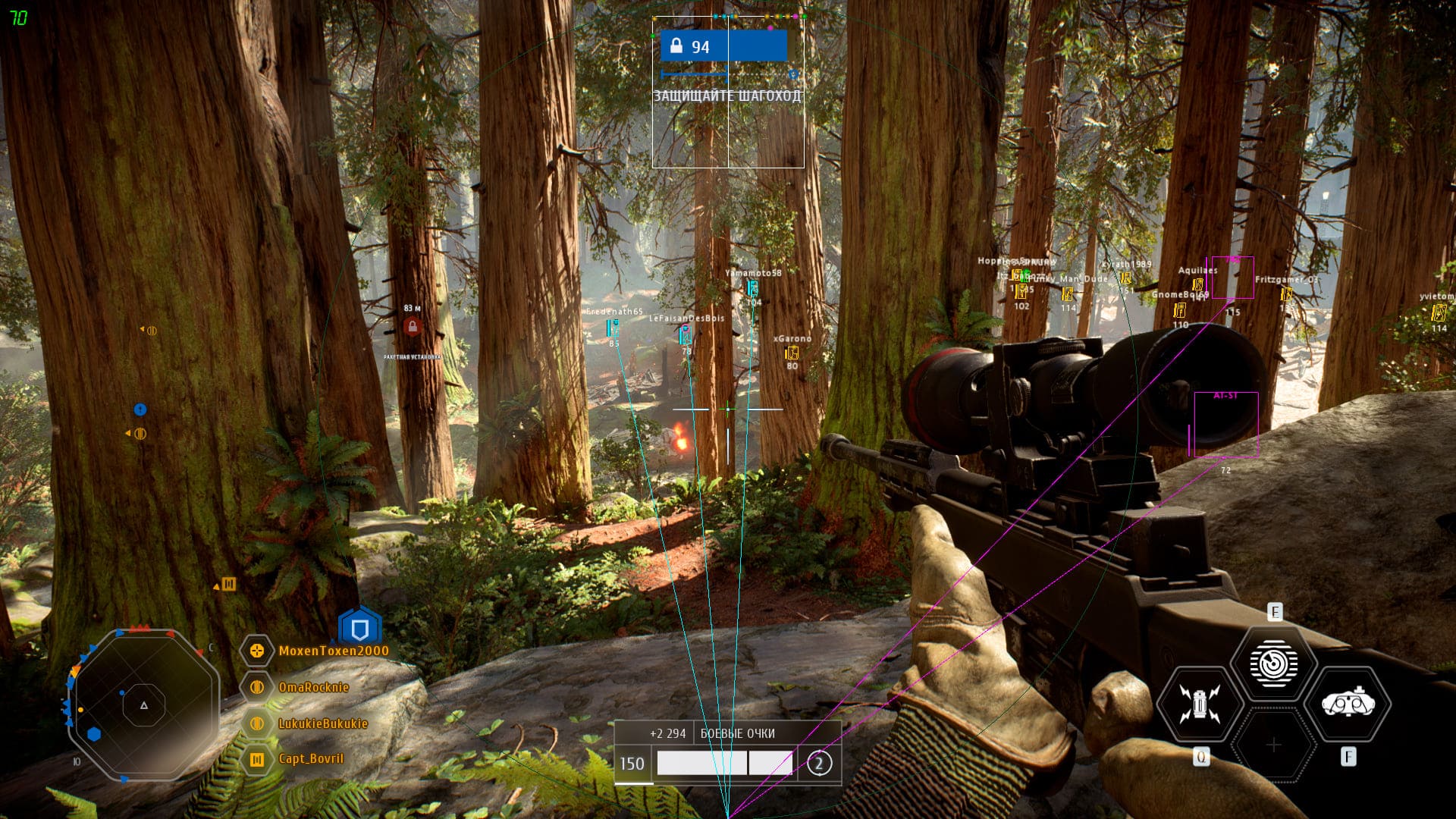
Task: Select squad member OmaRocknie
Action: click(313, 687)
